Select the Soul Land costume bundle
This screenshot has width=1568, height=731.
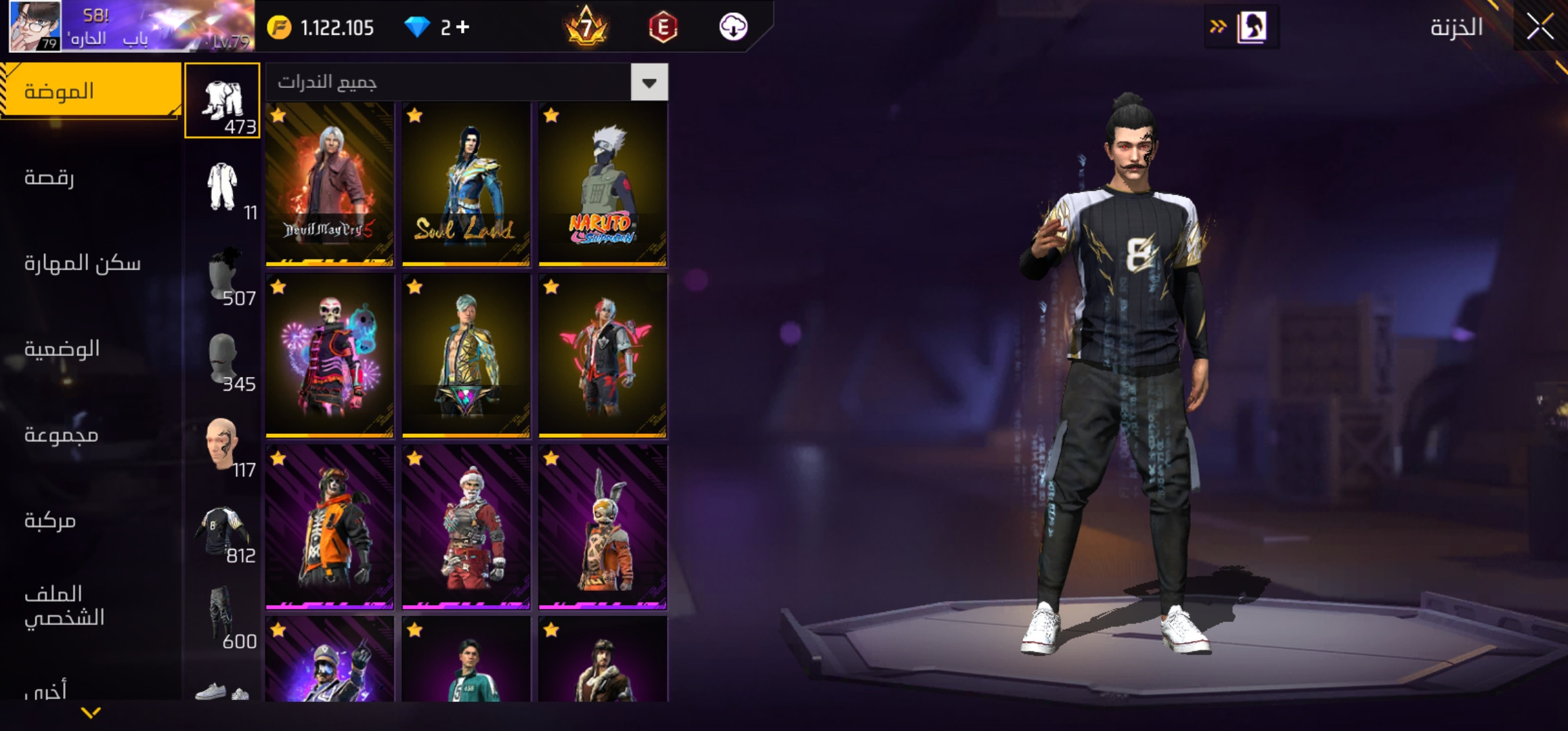point(466,183)
